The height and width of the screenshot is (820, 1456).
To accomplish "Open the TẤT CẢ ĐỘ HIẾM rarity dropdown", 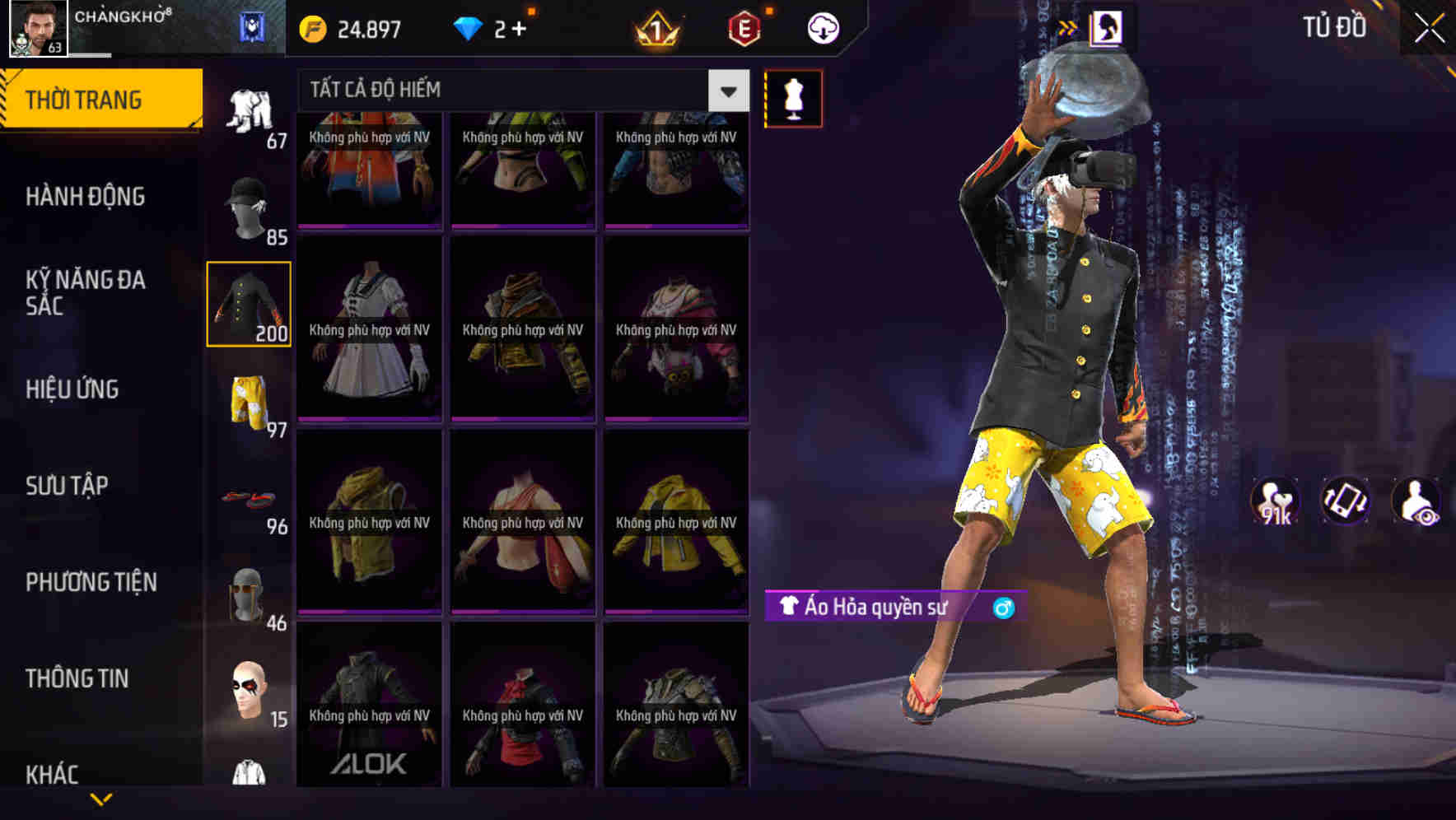I will tap(728, 91).
